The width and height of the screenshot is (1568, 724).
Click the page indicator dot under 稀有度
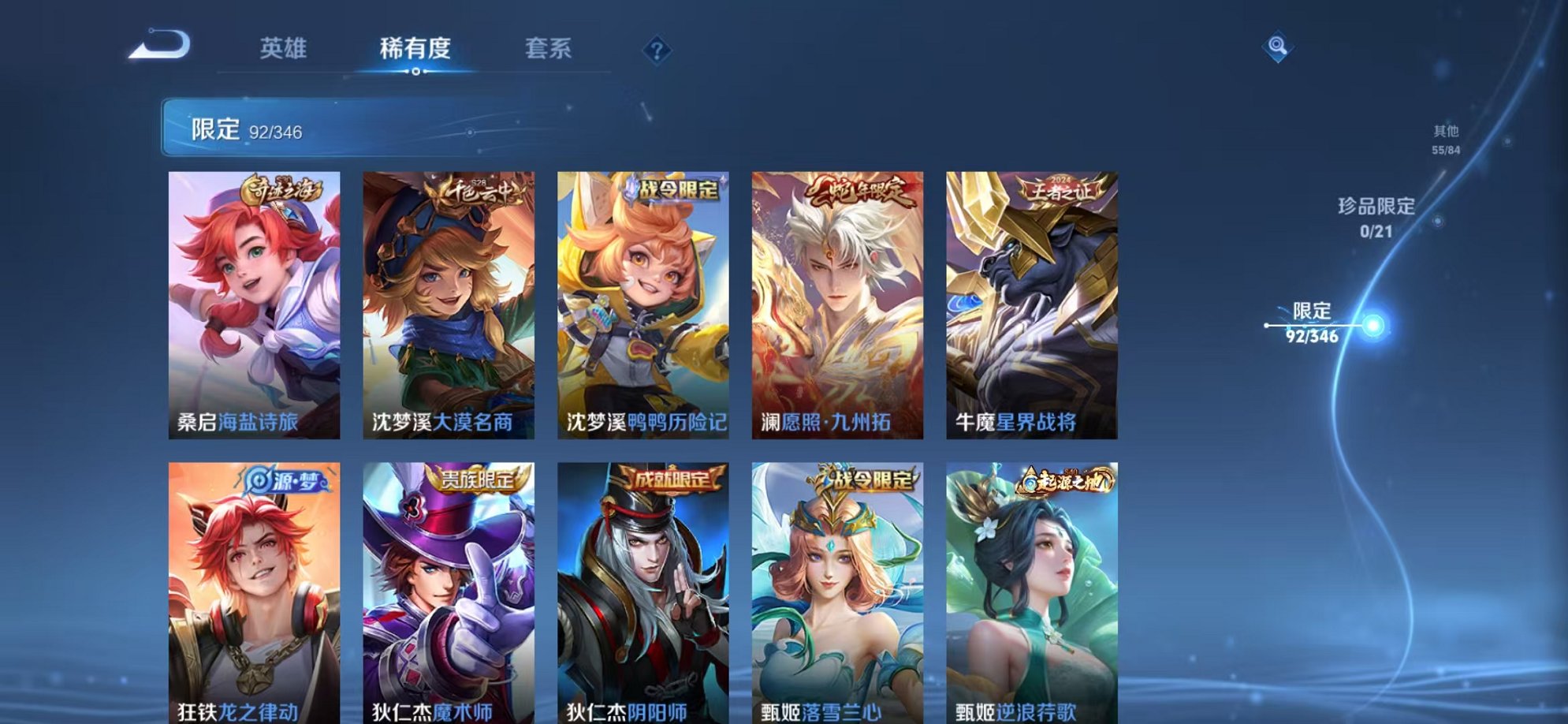416,73
